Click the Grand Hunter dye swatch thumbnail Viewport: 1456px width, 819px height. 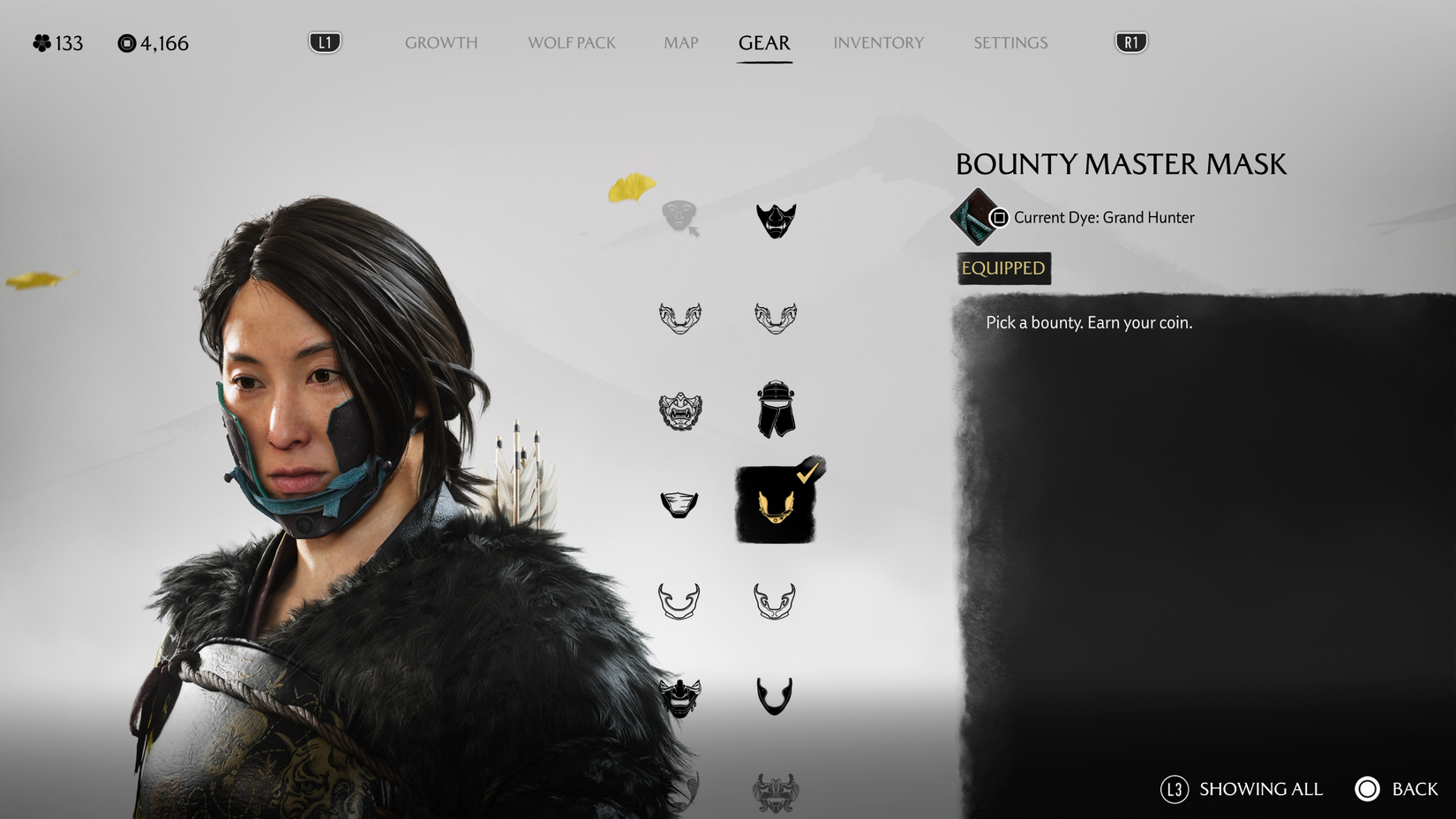[x=977, y=218]
